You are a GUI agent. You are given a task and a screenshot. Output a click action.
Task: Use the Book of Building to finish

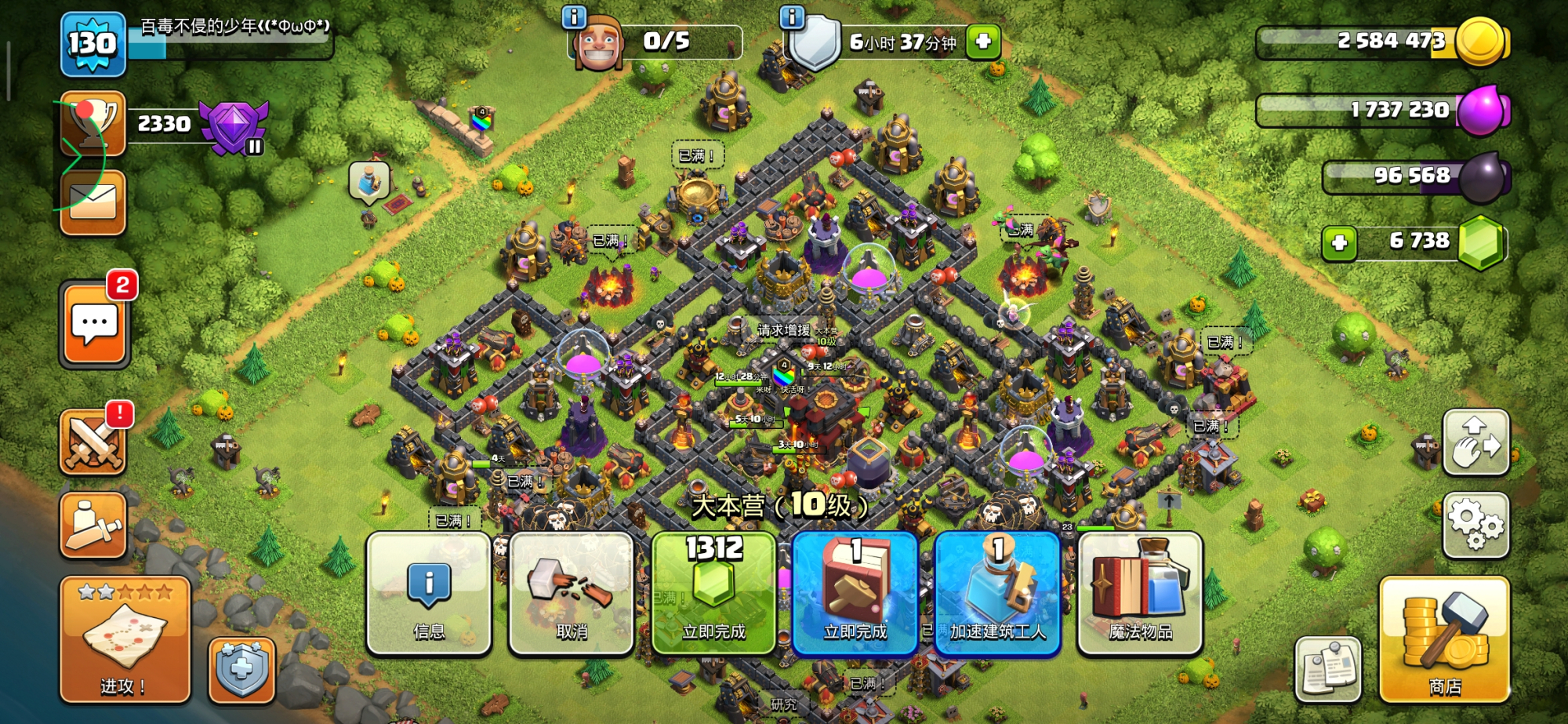point(855,594)
